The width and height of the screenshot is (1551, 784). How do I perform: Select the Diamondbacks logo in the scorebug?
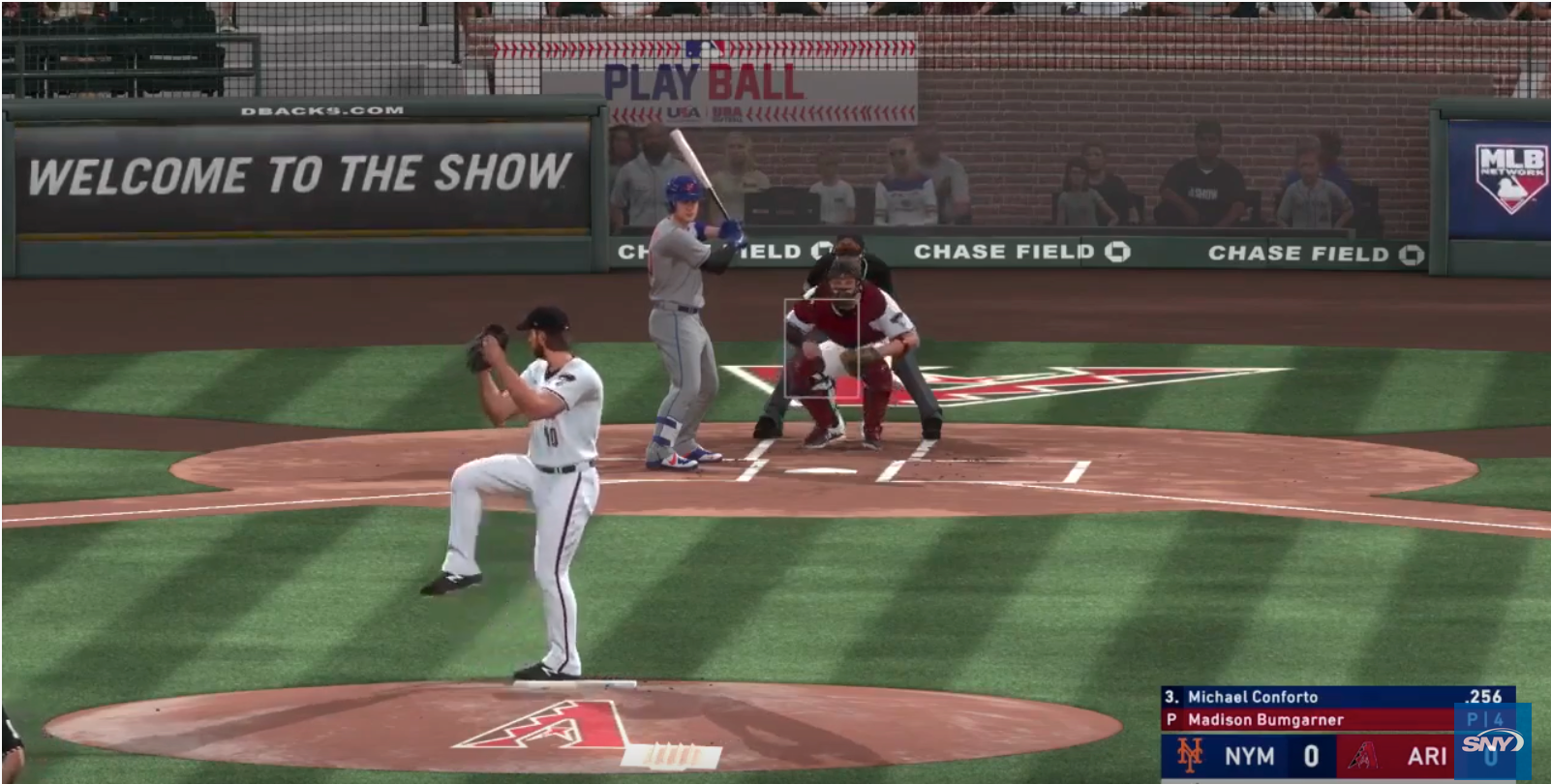click(x=1362, y=756)
